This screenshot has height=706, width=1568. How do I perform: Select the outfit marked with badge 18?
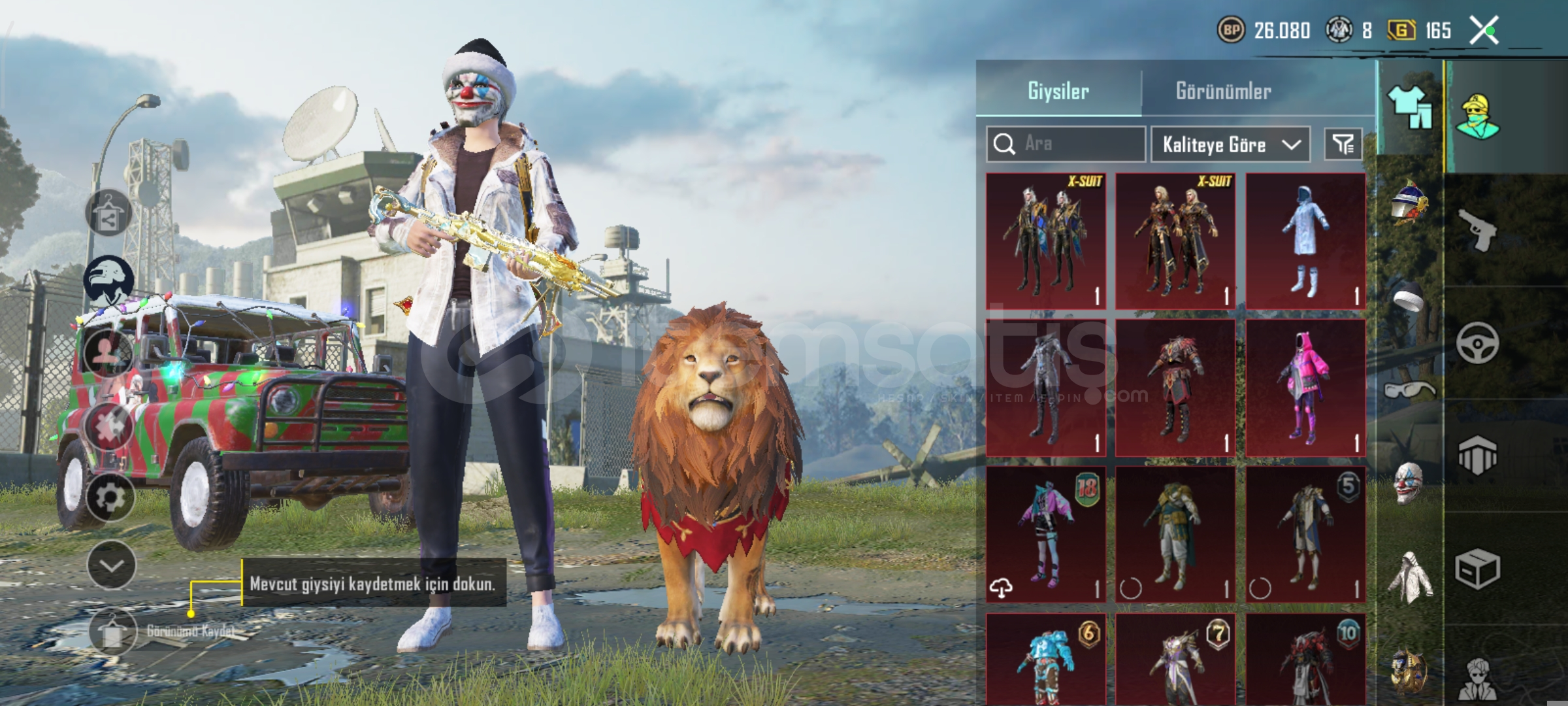pos(1045,533)
